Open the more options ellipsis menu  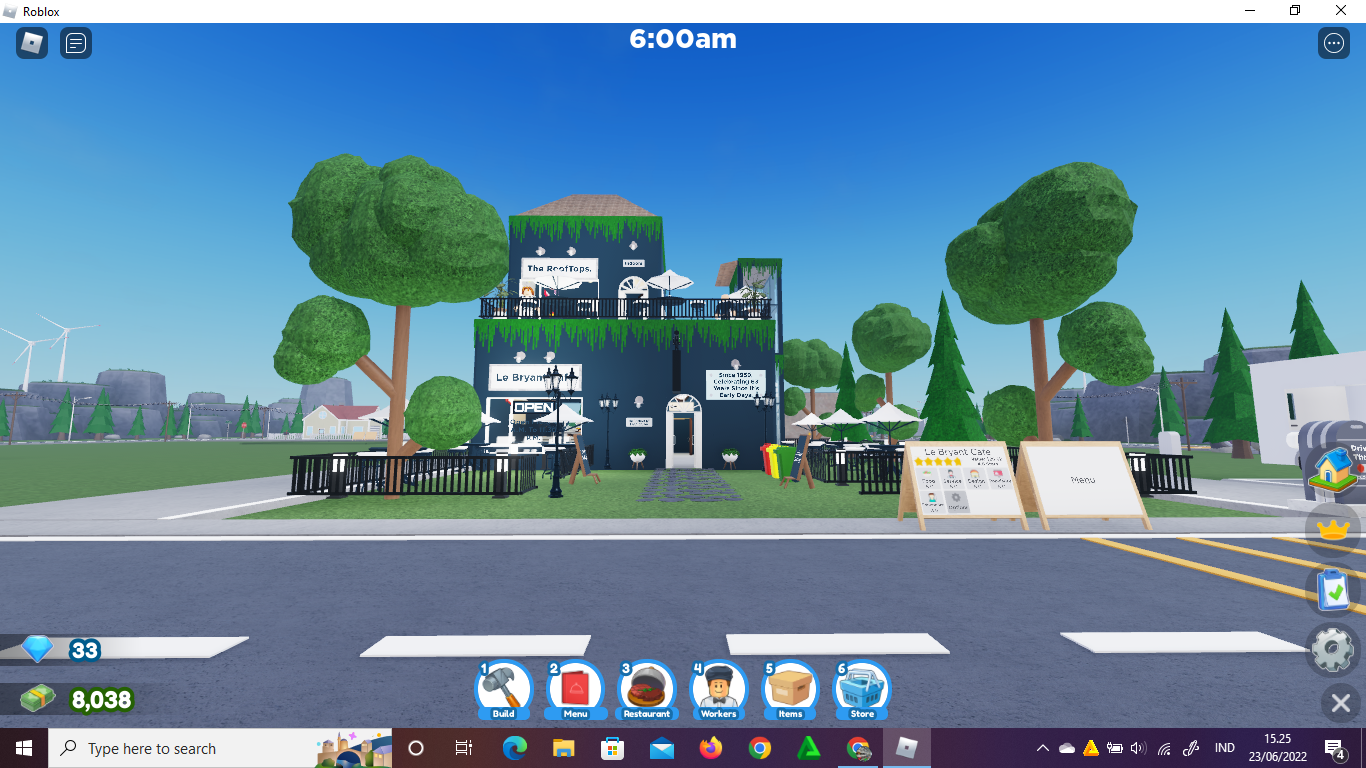pyautogui.click(x=1334, y=42)
